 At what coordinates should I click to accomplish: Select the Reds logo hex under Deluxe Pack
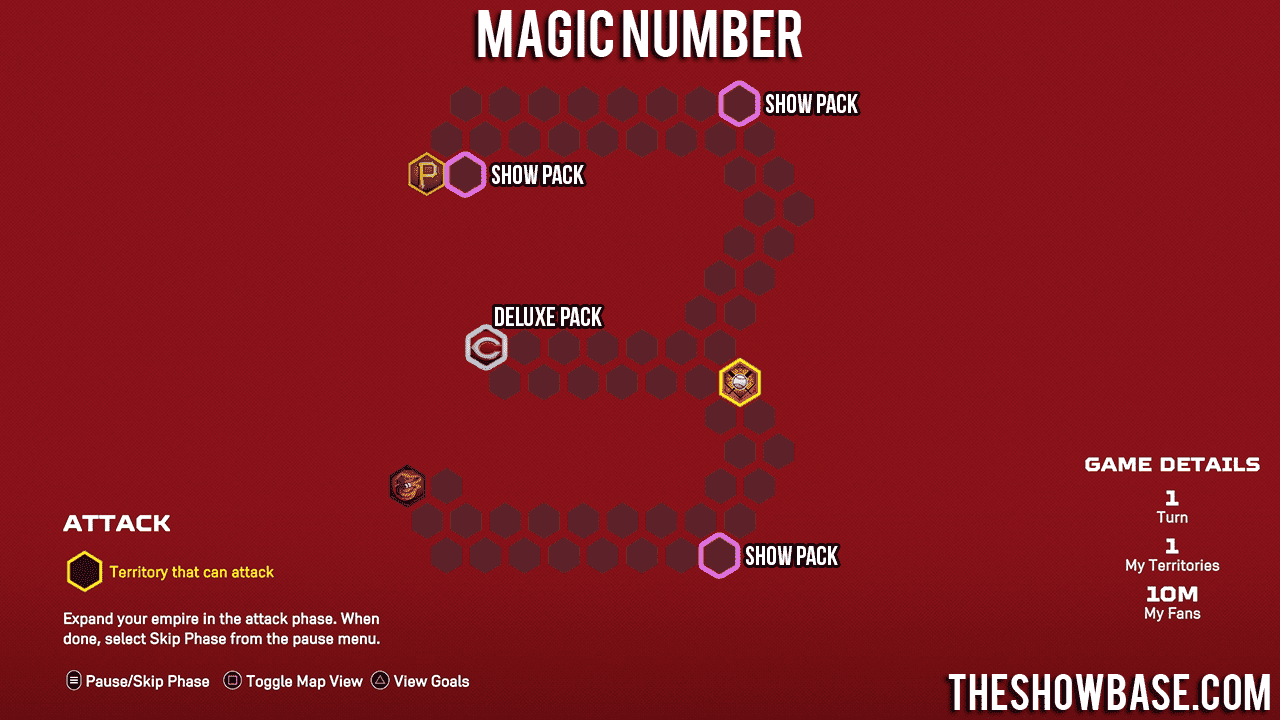tap(487, 347)
